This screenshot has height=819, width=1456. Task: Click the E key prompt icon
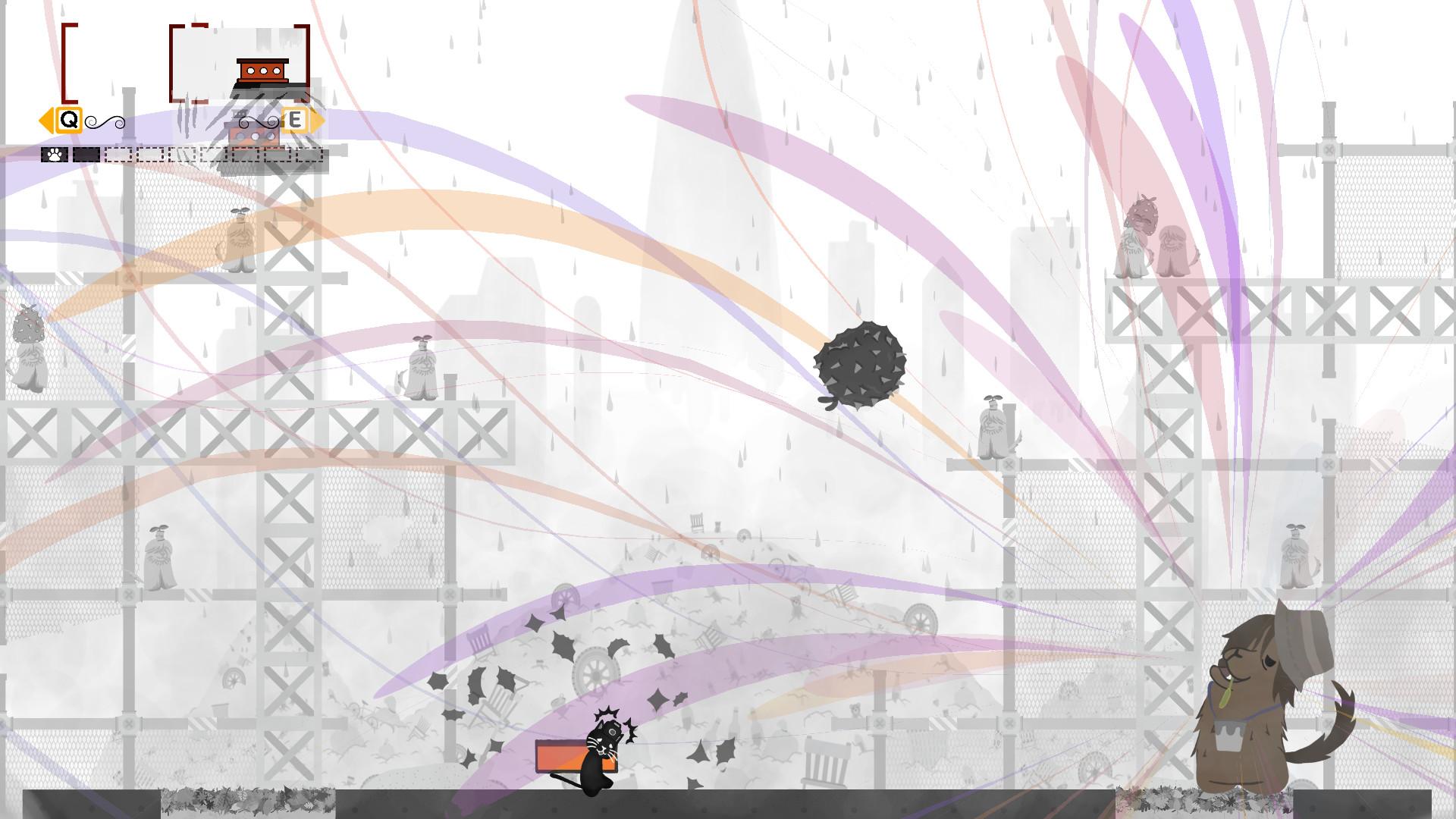point(296,121)
